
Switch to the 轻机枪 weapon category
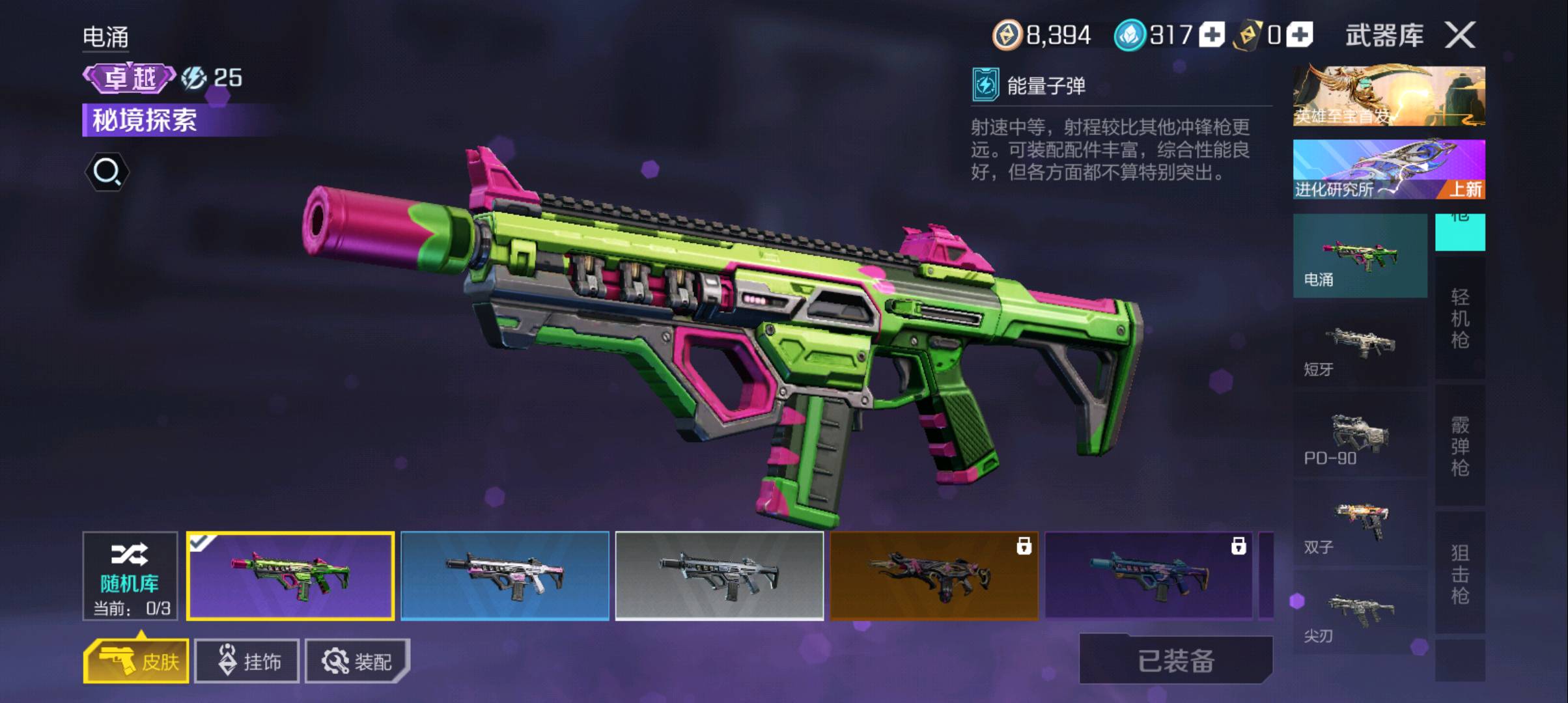click(x=1460, y=318)
